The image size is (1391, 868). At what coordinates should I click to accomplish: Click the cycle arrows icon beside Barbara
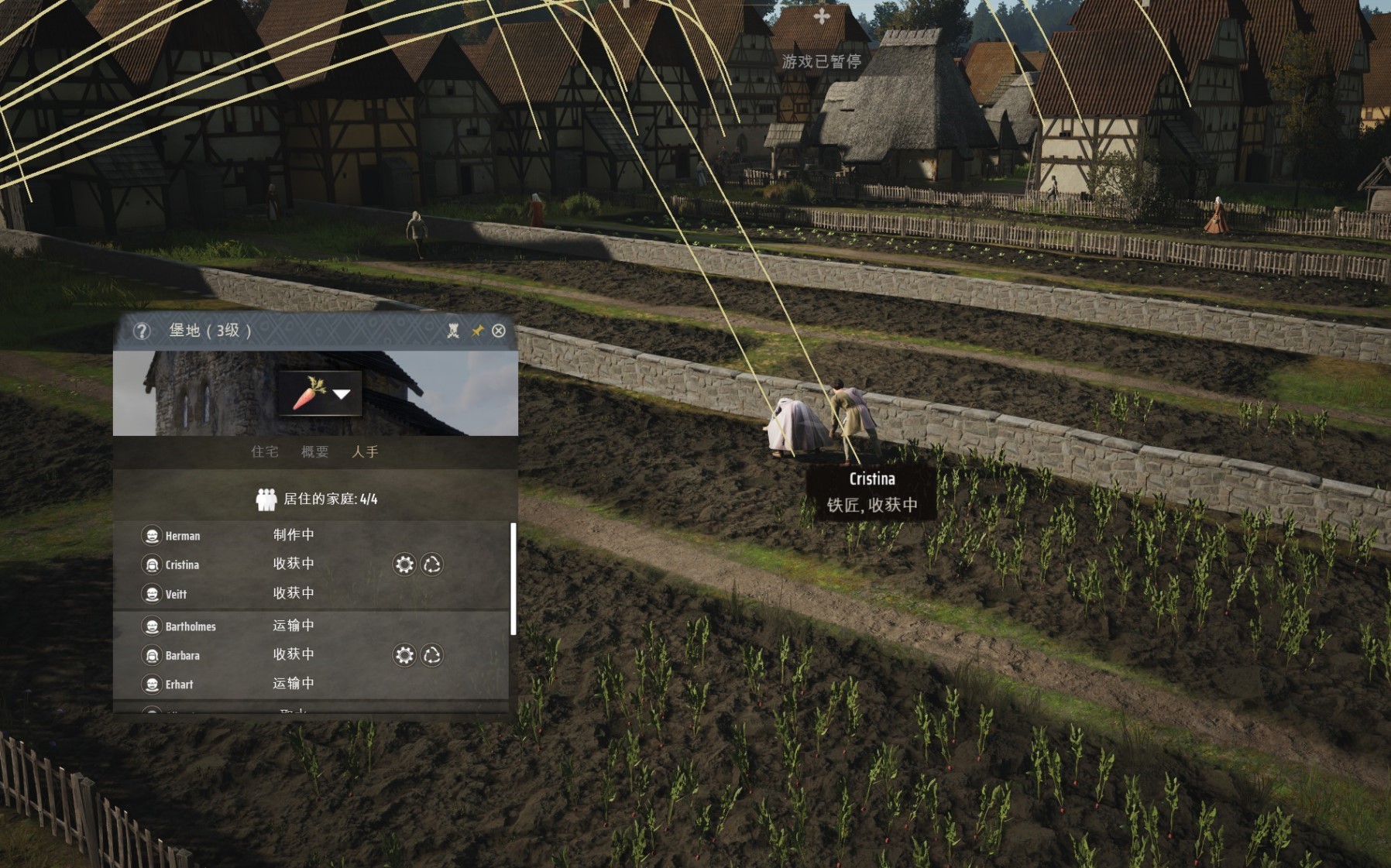click(431, 655)
